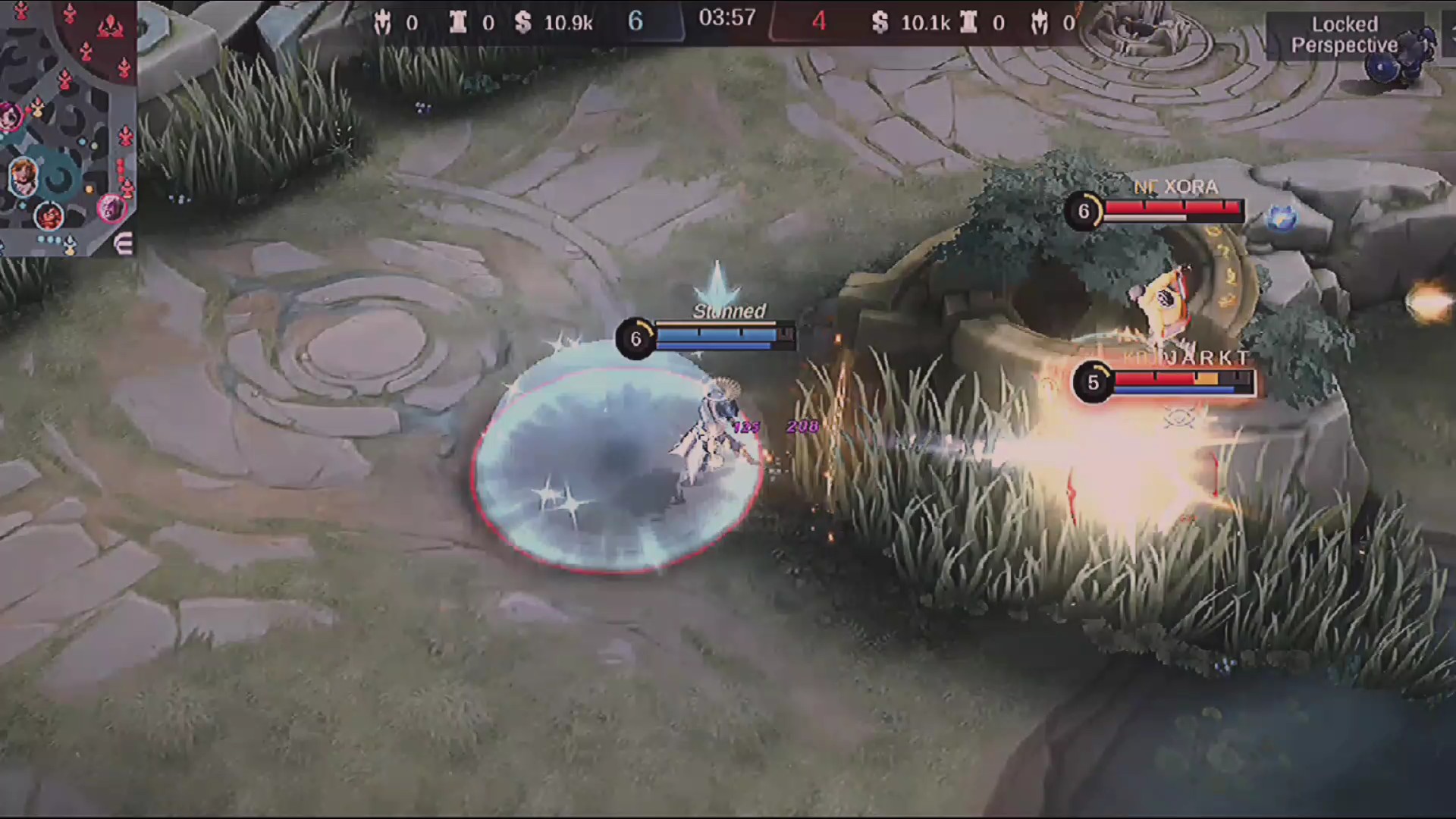Click the striped collapse icon at minimap corner
The image size is (1456, 819).
pos(124,243)
